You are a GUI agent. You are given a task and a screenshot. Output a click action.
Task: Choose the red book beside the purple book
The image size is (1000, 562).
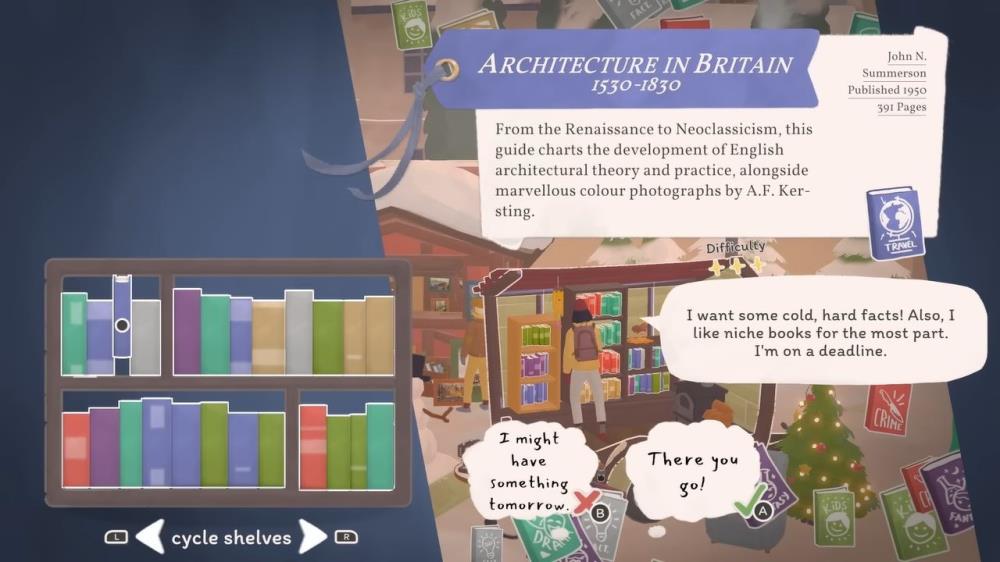point(76,449)
